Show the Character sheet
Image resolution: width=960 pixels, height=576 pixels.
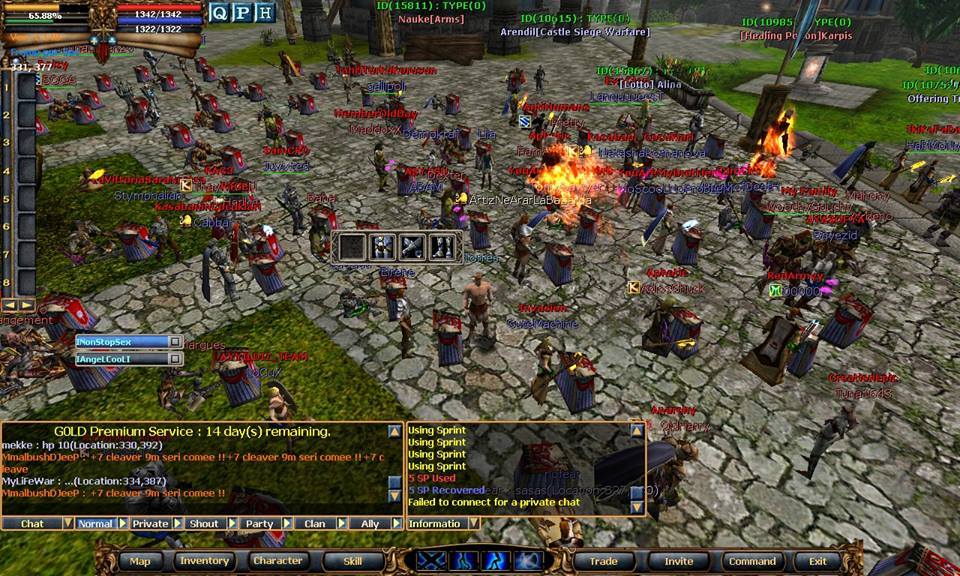point(277,561)
